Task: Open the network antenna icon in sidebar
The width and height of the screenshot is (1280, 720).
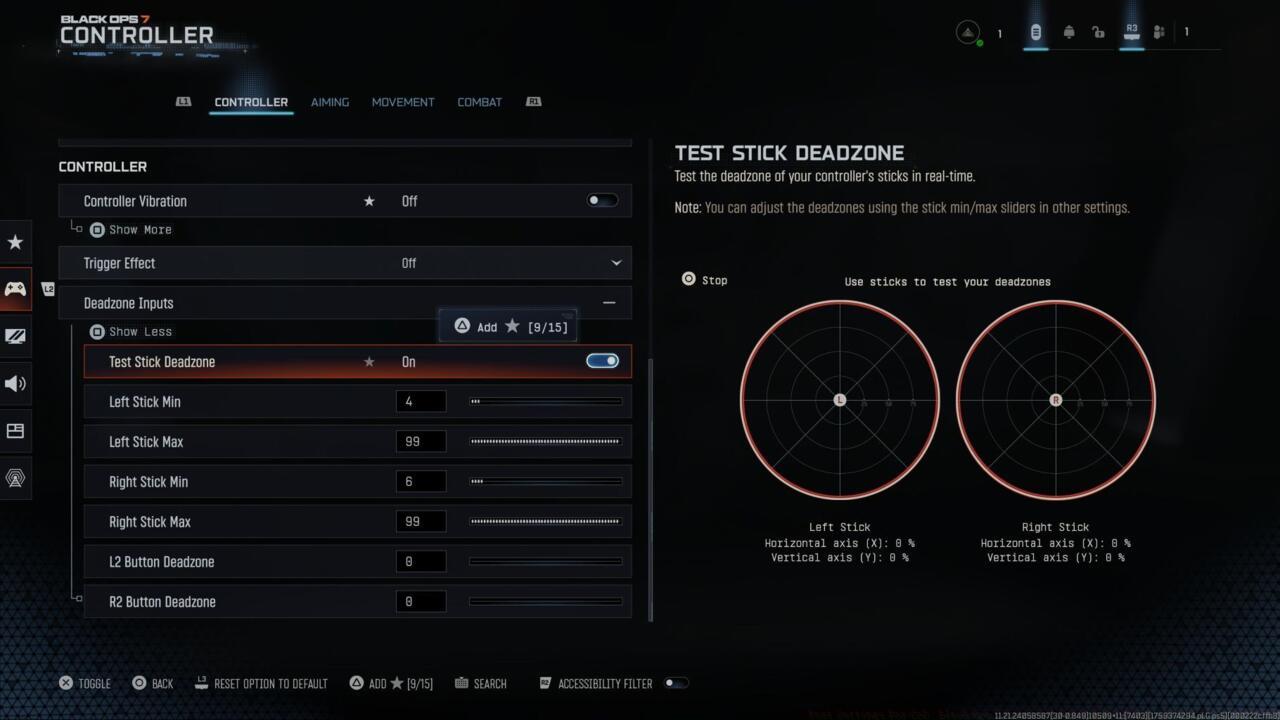Action: tap(15, 478)
